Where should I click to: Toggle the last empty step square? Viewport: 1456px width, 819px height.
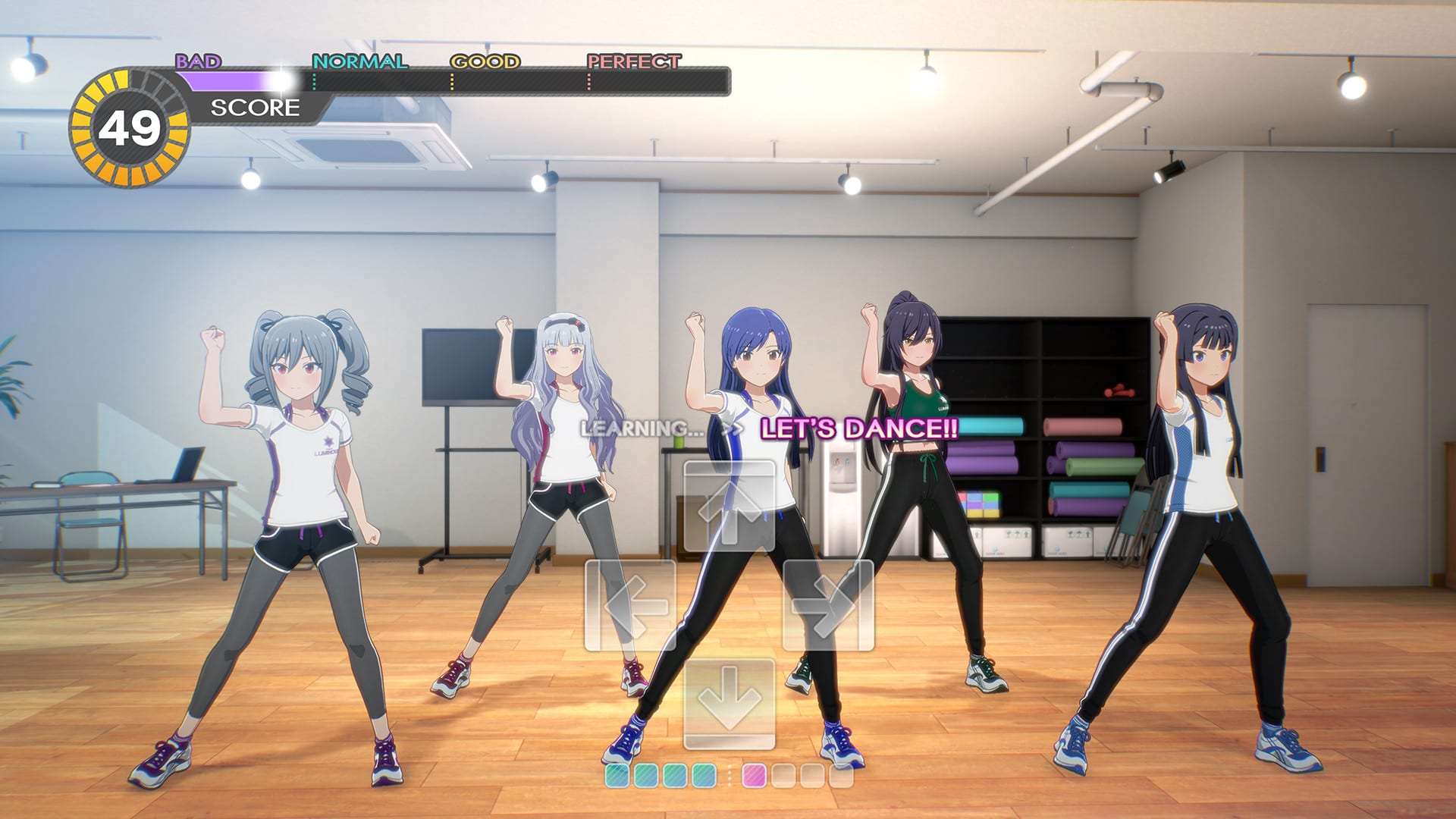tap(842, 775)
